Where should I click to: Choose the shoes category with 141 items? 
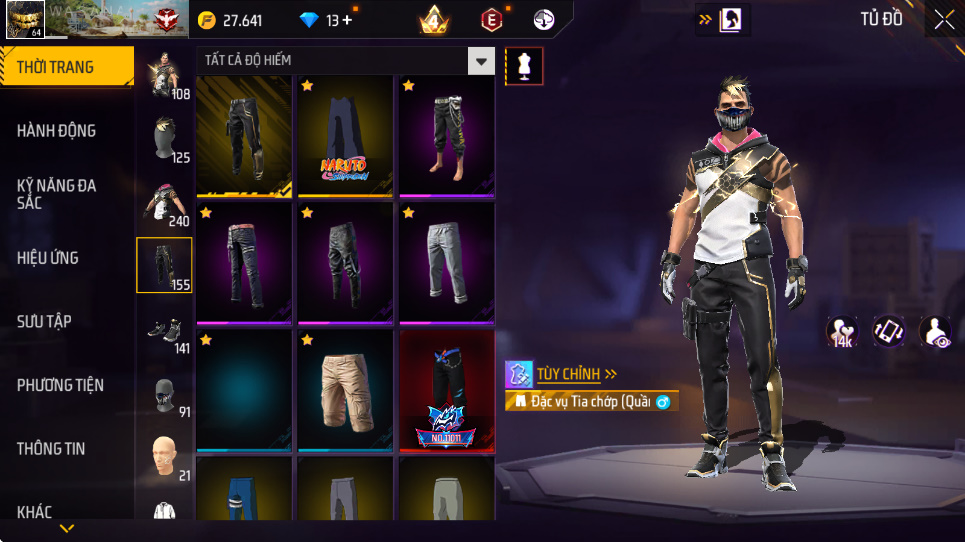tap(164, 330)
